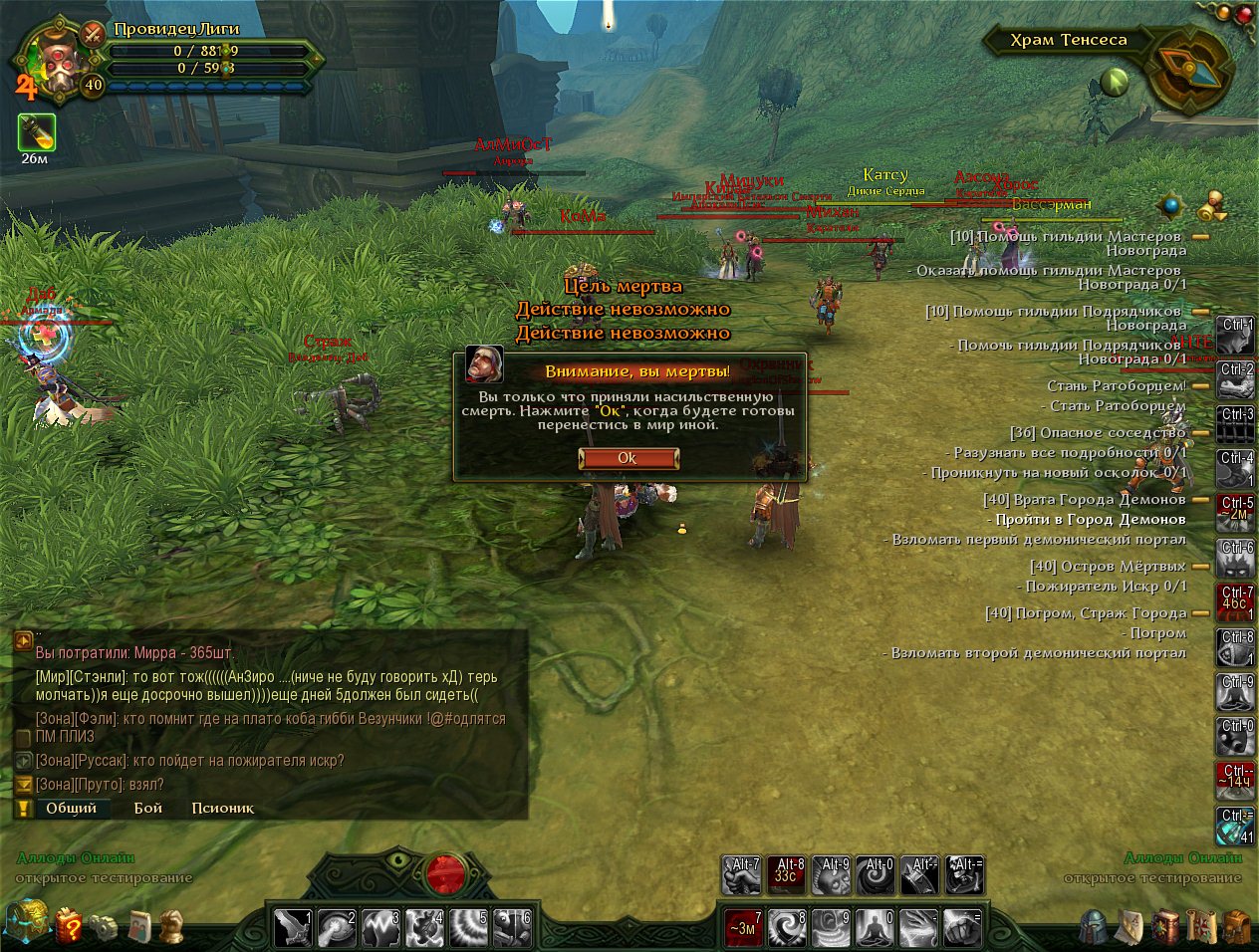Open the help book with question mark

(x=69, y=925)
